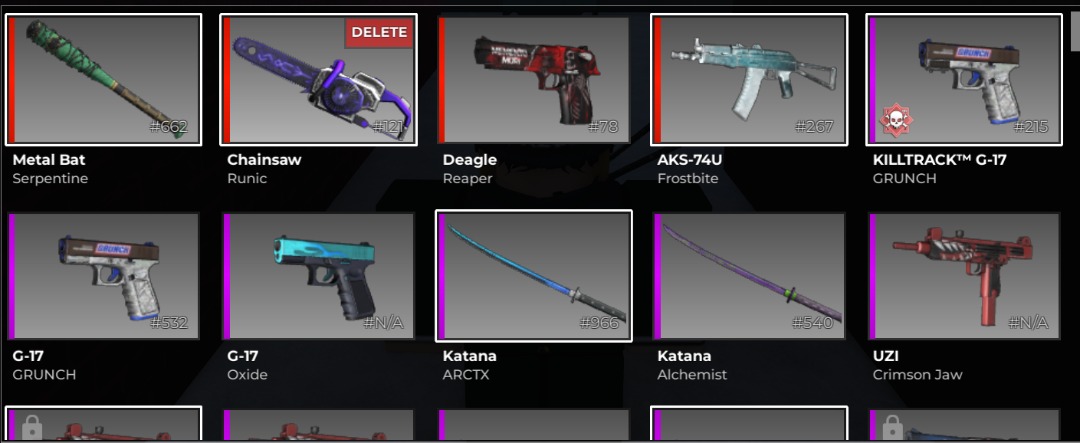Screen dimensions: 1080x443
Task: Delete the Chainsaw Runic skin
Action: tap(379, 32)
